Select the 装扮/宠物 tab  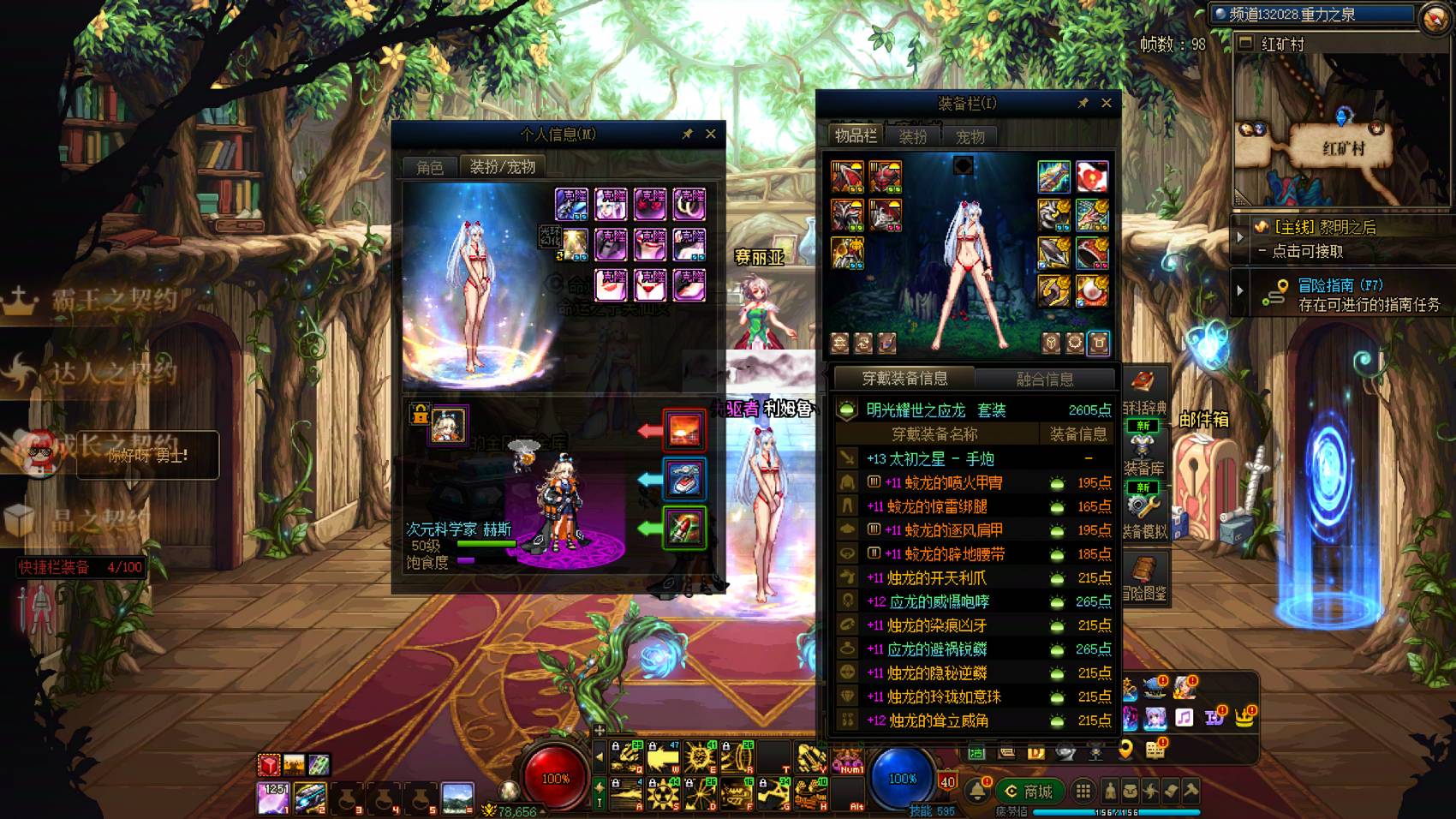(502, 167)
